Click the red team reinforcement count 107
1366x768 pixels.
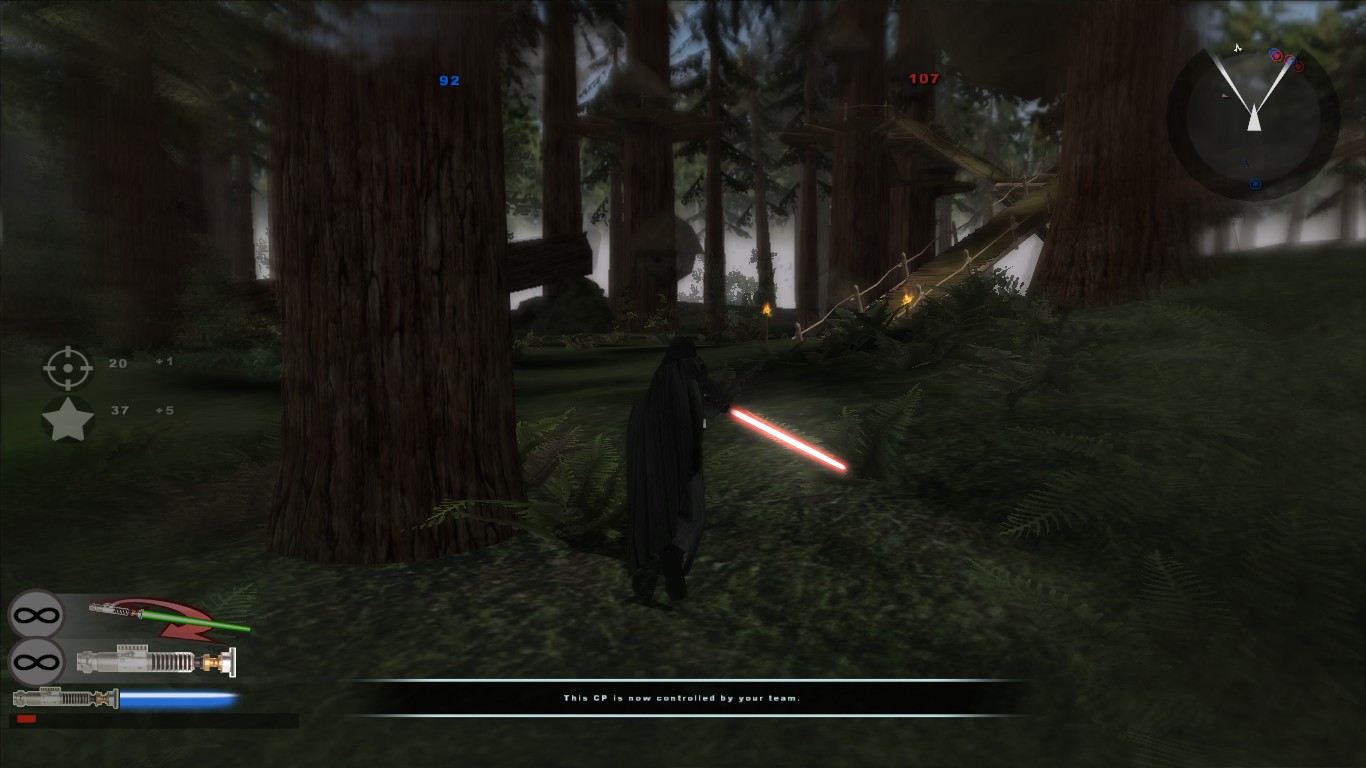[924, 79]
